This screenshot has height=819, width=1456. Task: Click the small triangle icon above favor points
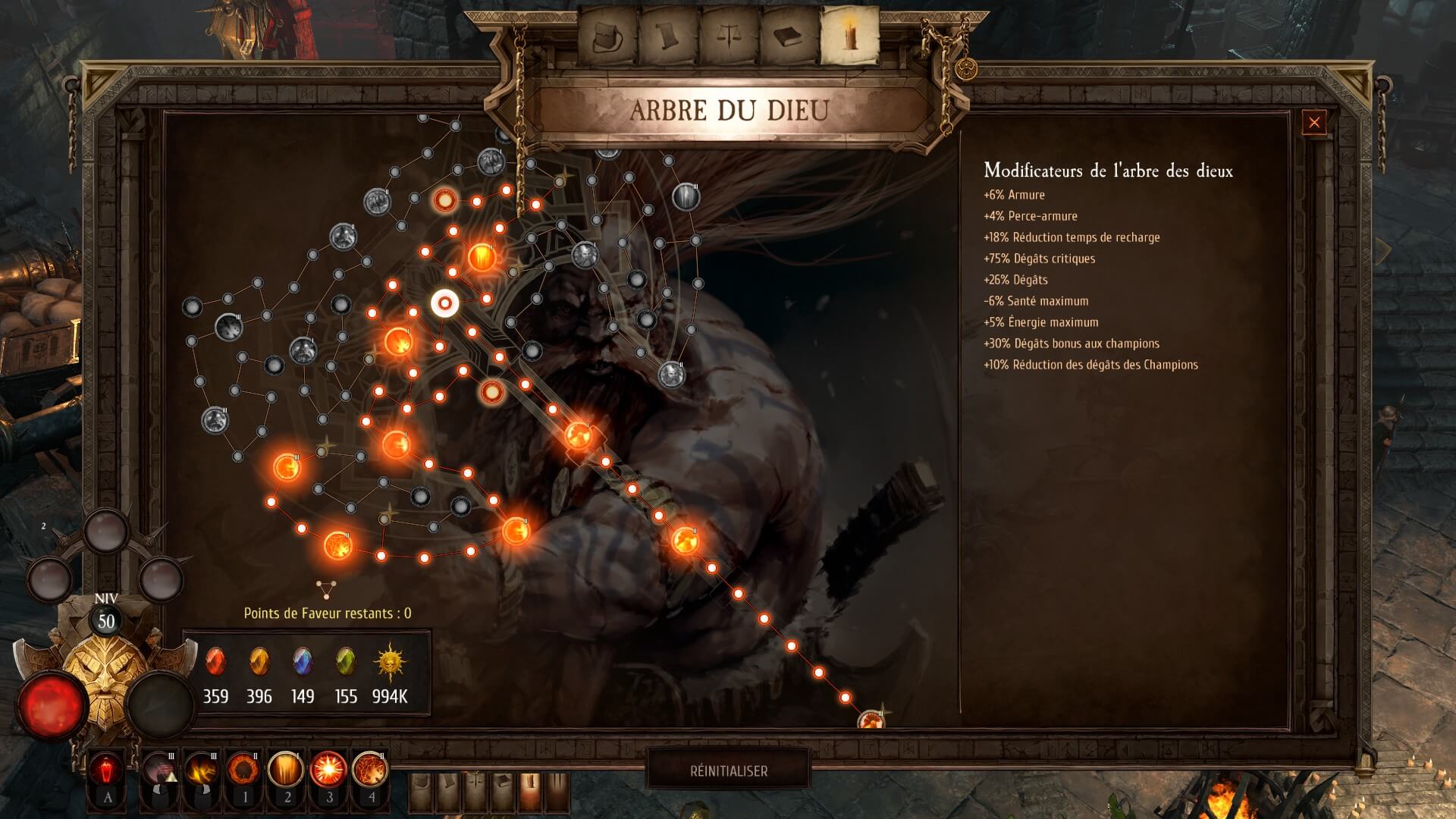pos(326,588)
